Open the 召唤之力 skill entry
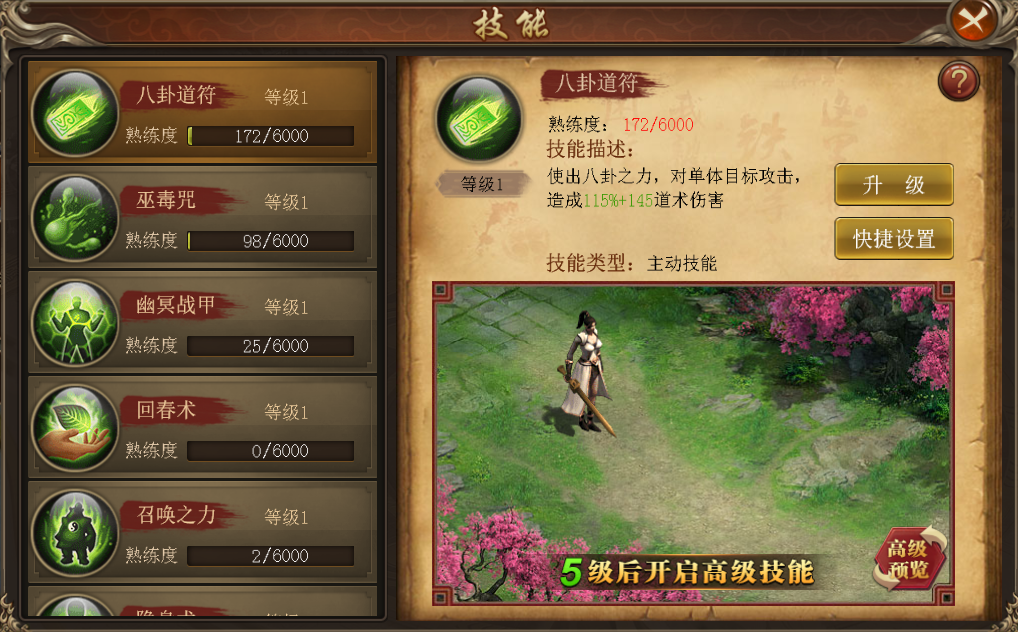The height and width of the screenshot is (632, 1018). 203,532
